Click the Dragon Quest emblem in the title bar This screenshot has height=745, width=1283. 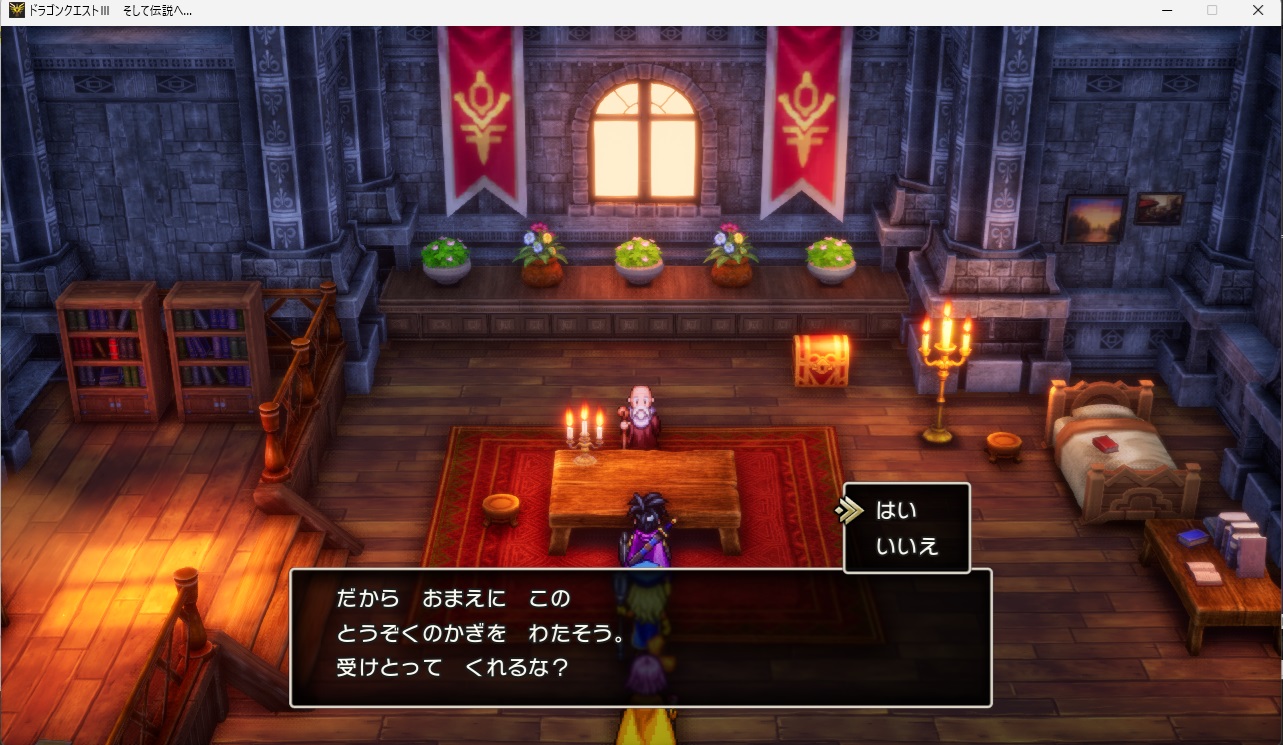pos(14,10)
